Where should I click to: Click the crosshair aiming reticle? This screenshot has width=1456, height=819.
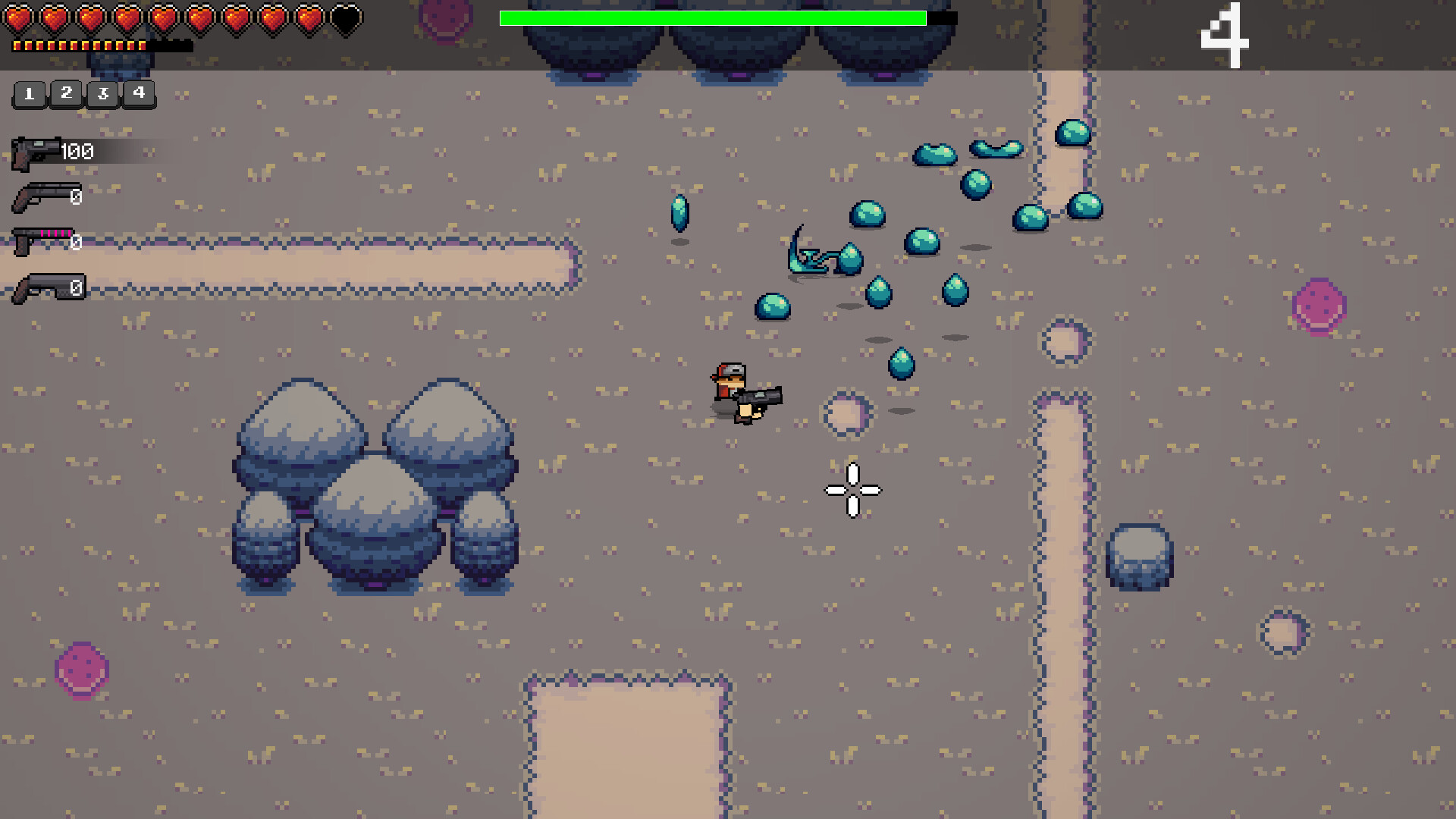click(x=852, y=491)
